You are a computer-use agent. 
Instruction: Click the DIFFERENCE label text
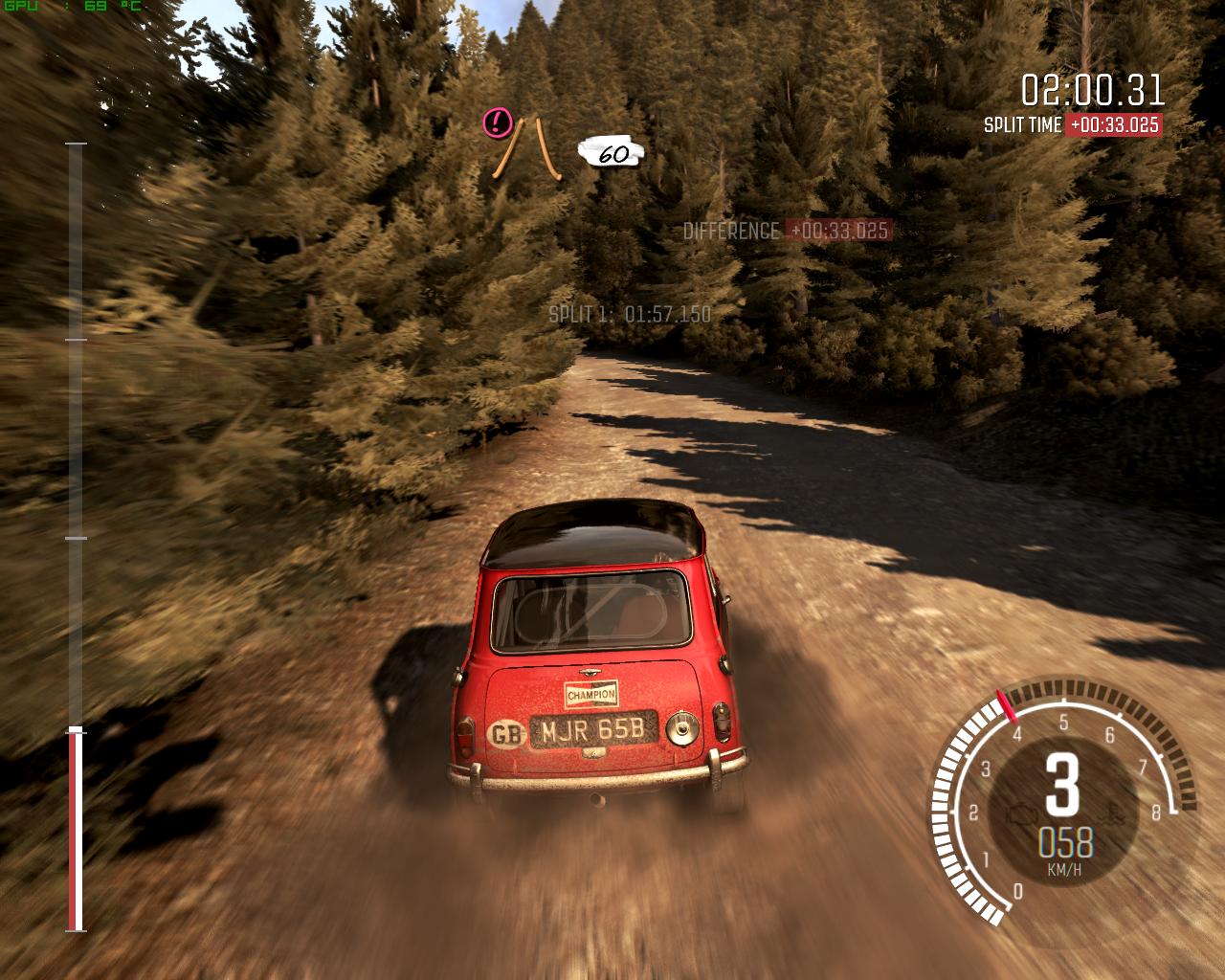coord(730,231)
